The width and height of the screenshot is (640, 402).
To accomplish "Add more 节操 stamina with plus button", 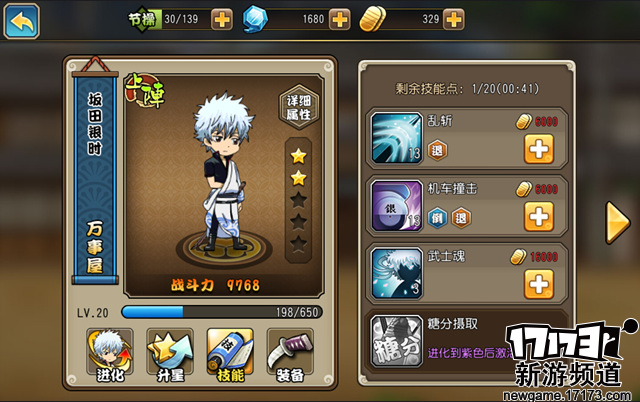I will 222,19.
